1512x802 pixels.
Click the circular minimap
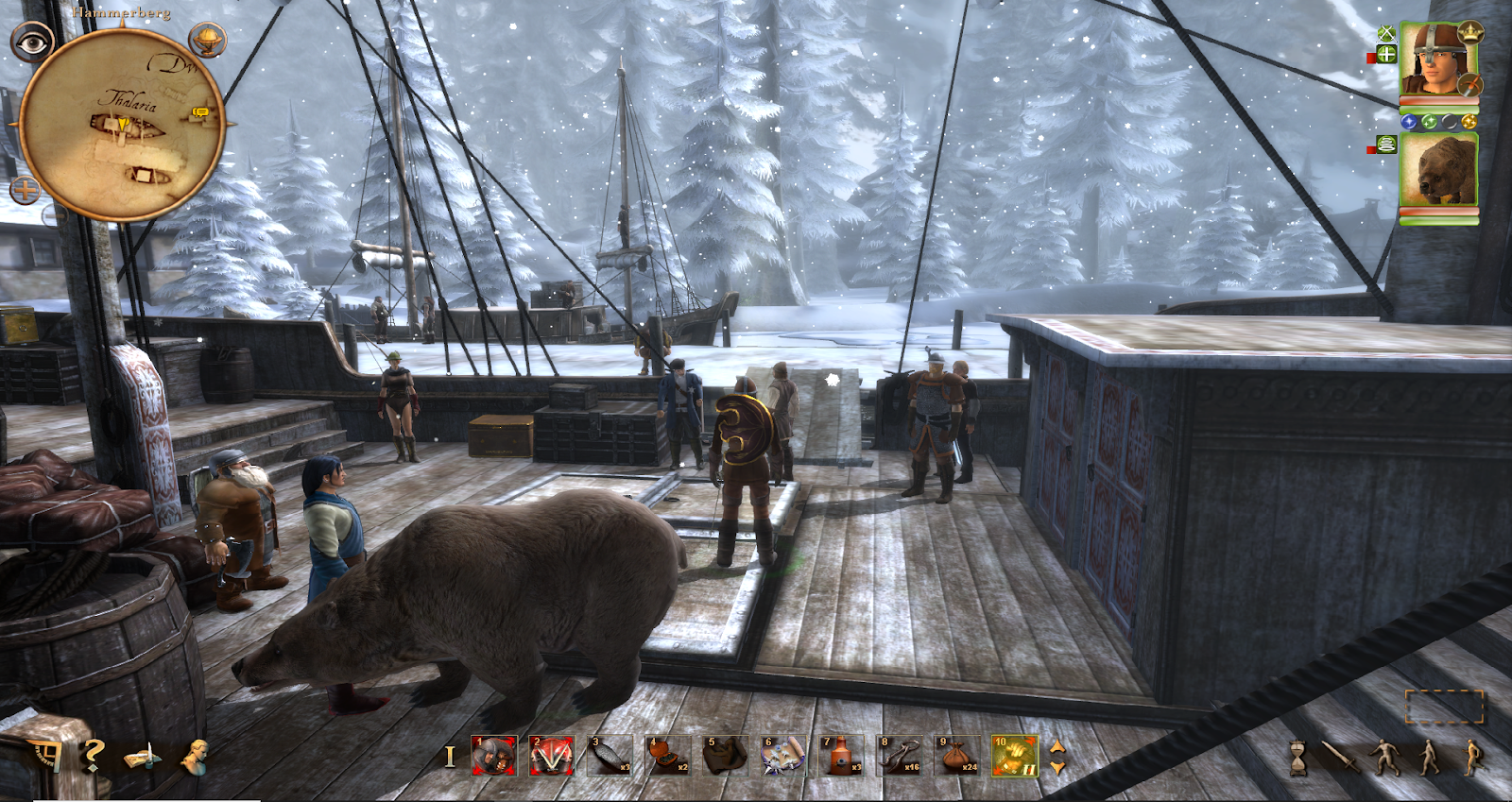point(121,125)
